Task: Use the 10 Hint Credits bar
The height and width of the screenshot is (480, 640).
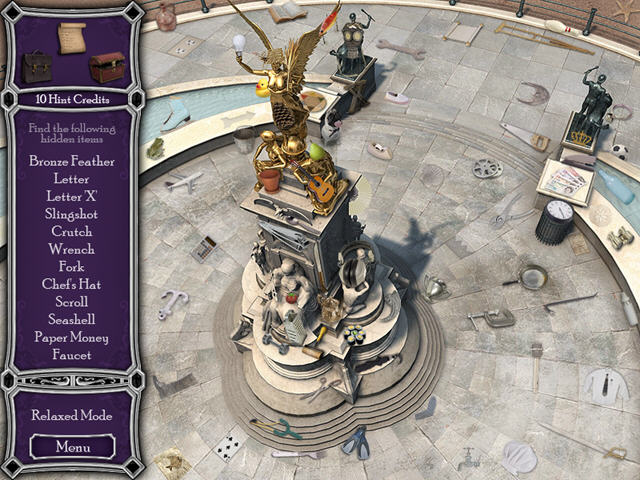Action: pos(72,100)
